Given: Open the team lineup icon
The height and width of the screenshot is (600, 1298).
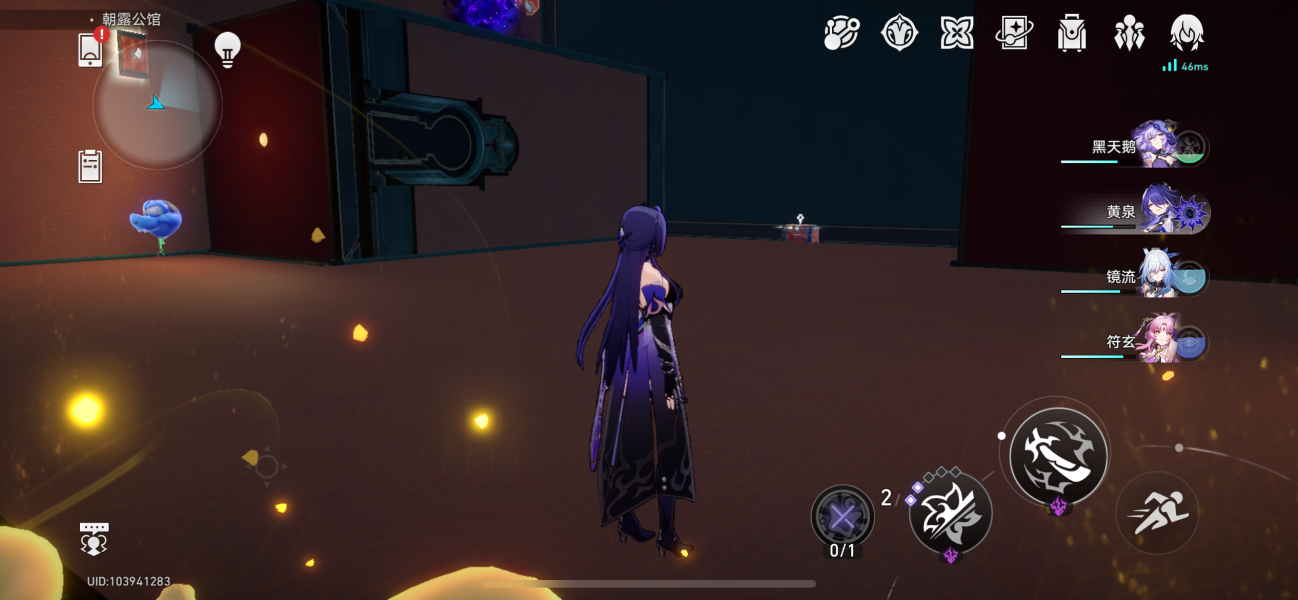Looking at the screenshot, I should pos(1129,33).
